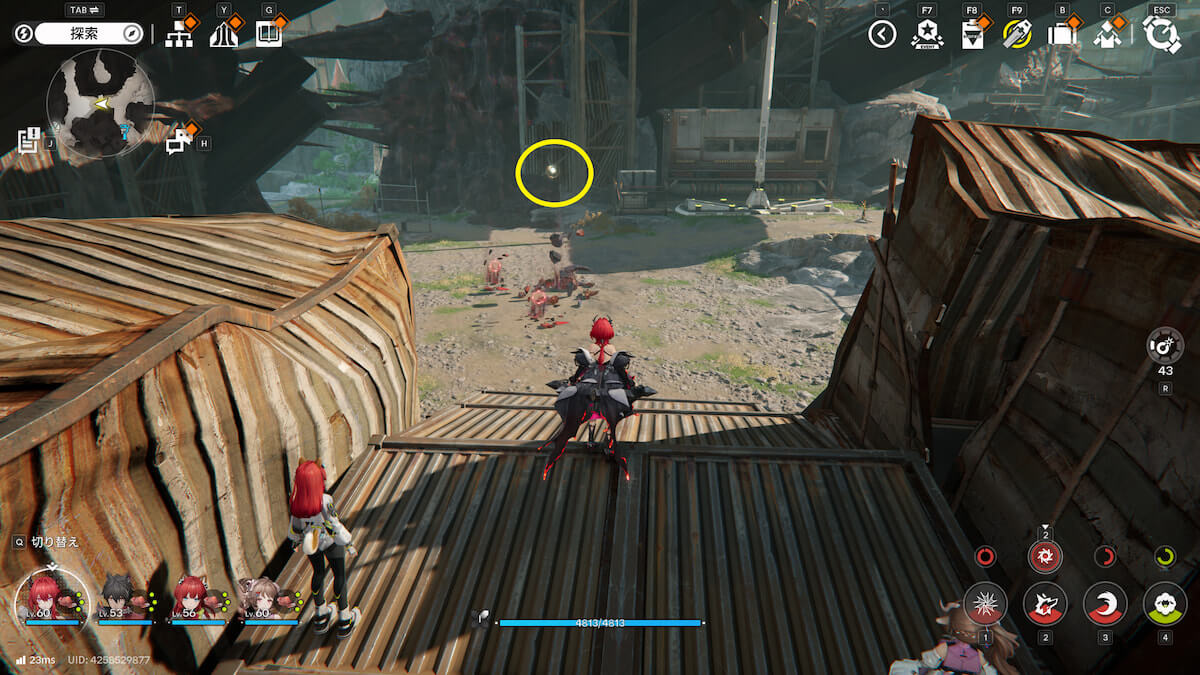Activate the wolf head skill in slot 2
The height and width of the screenshot is (675, 1200).
tap(1045, 603)
